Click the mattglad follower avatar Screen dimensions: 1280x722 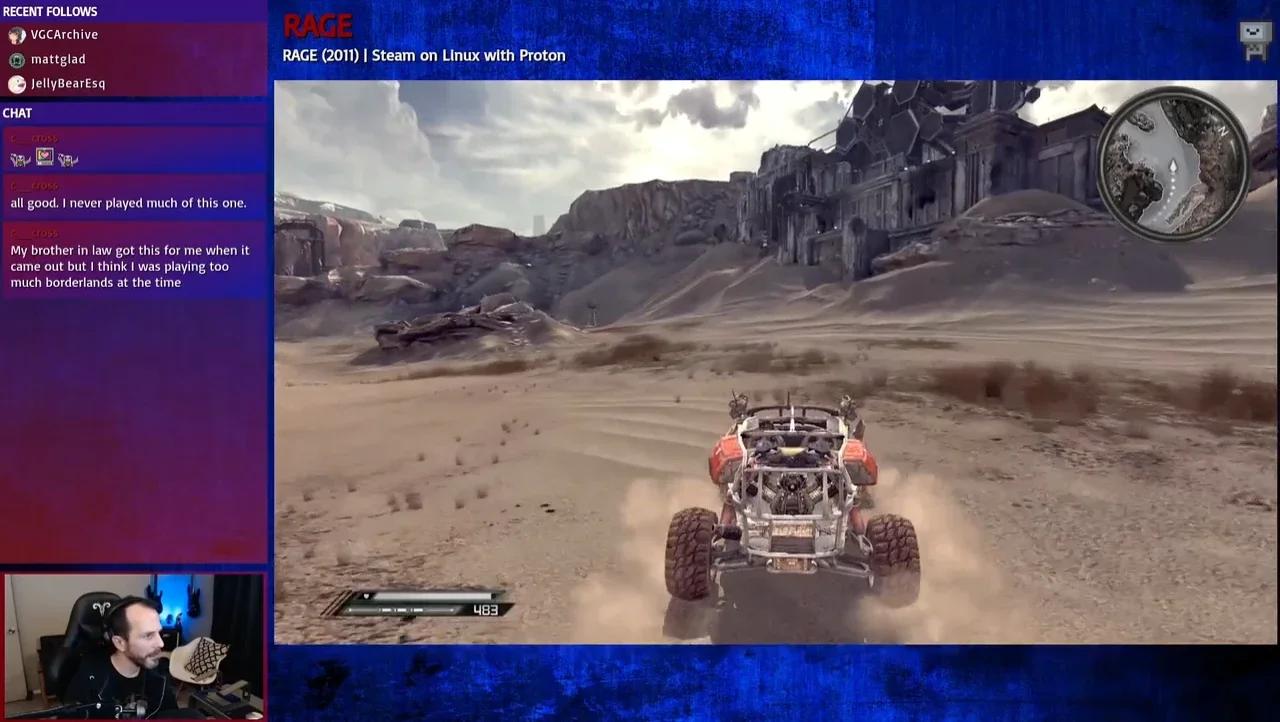[17, 59]
